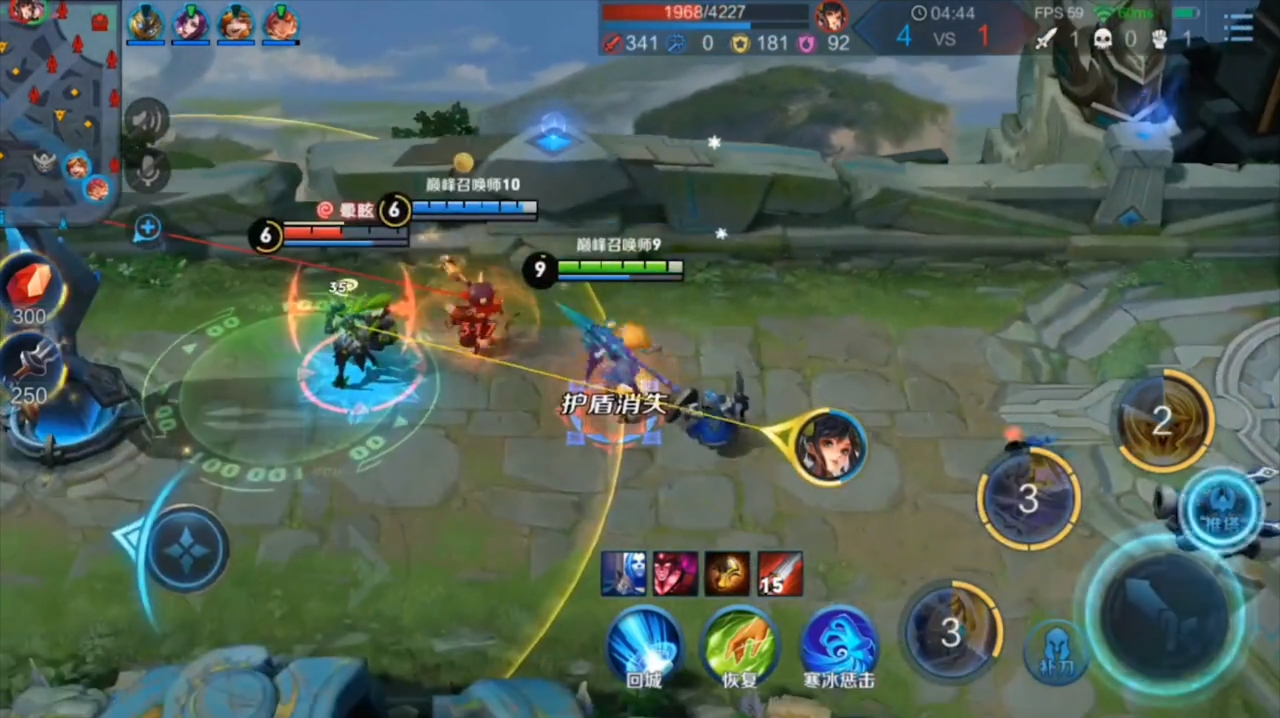Use the 恢复 restore ability
Screen dimensions: 1280x718
coord(739,645)
